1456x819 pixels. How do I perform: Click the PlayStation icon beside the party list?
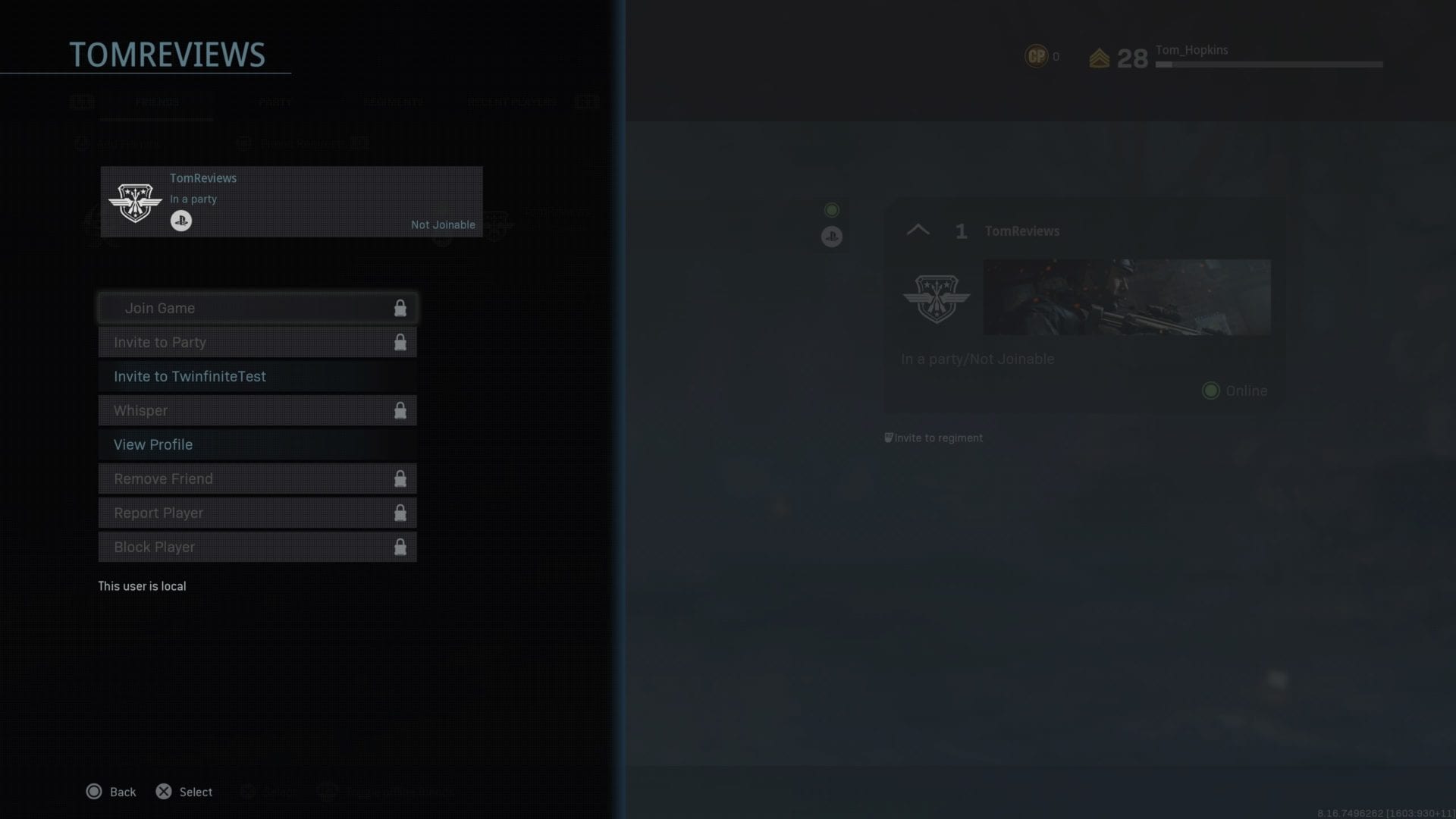831,236
